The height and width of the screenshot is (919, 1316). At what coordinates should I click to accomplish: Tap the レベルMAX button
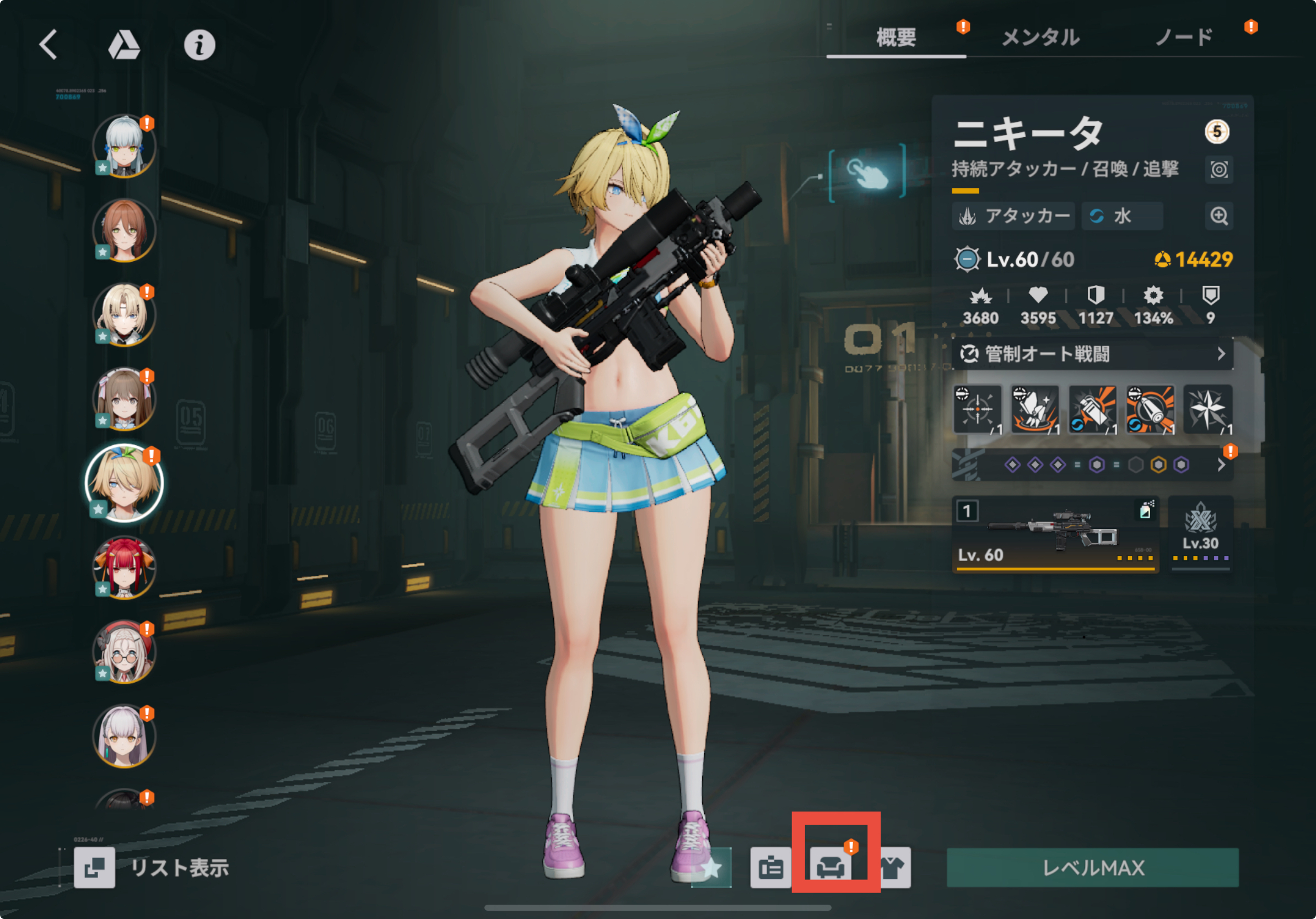(x=1092, y=867)
